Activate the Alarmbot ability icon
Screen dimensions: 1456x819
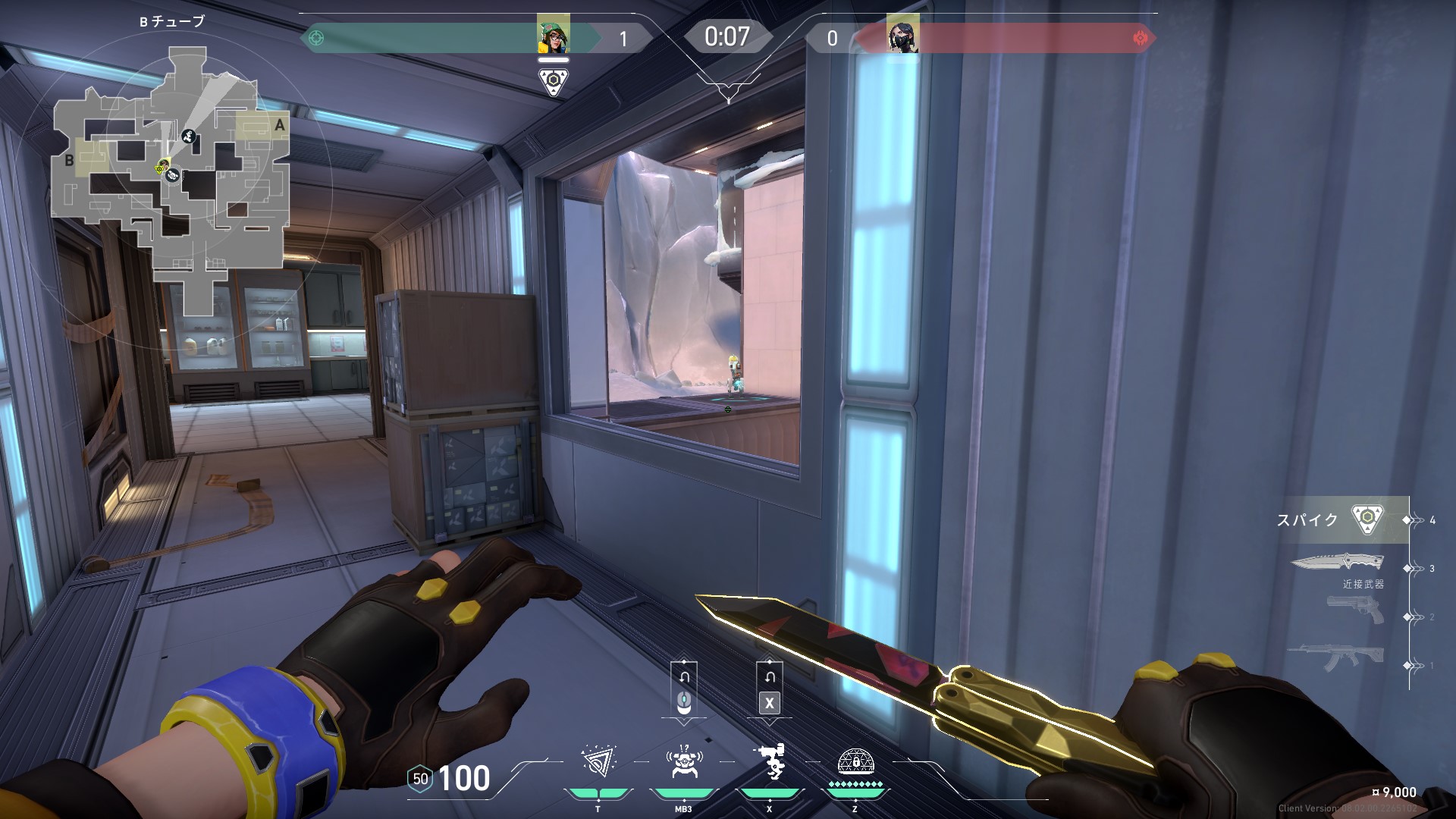(682, 761)
